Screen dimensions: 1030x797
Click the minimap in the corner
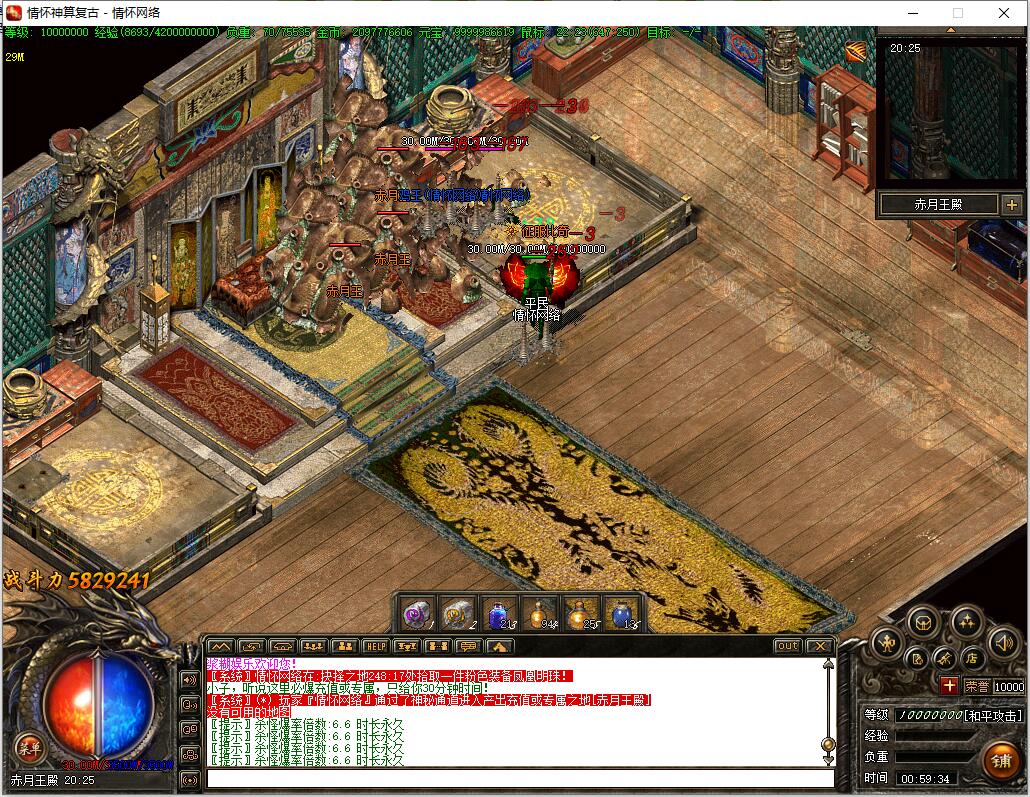pyautogui.click(x=950, y=110)
